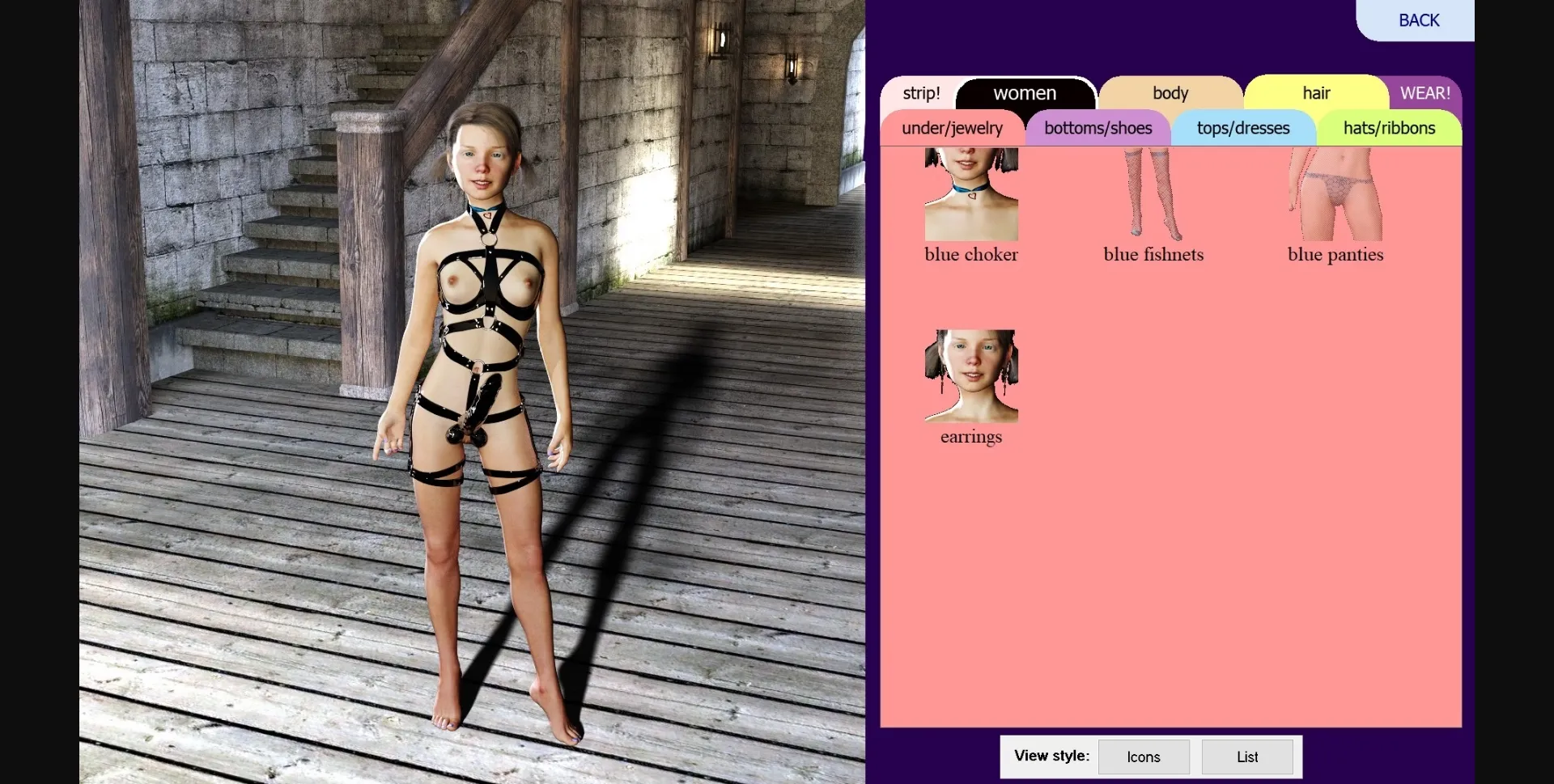Switch to the hair tab
This screenshot has height=784, width=1554.
pos(1315,92)
